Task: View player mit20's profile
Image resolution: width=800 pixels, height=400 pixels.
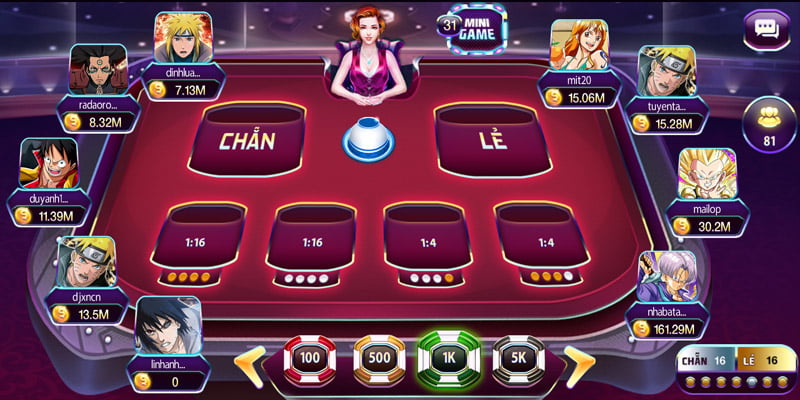Action: click(579, 46)
